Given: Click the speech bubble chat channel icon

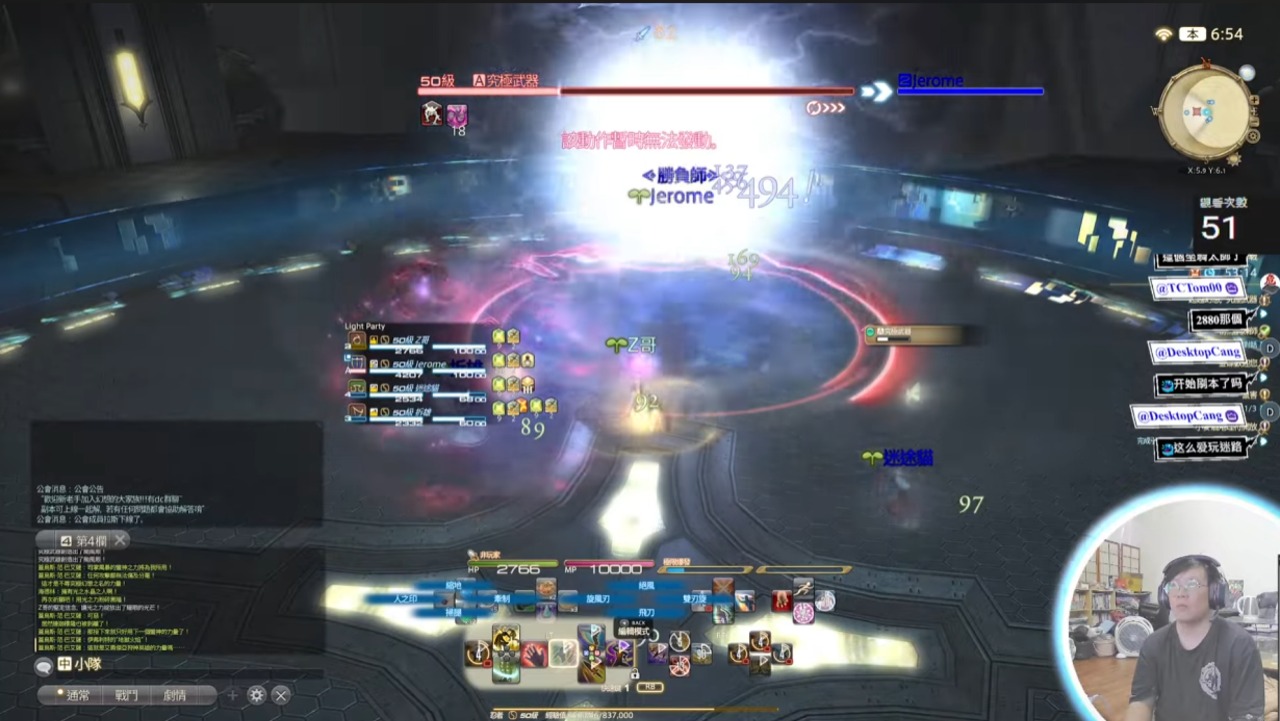Looking at the screenshot, I should [43, 665].
